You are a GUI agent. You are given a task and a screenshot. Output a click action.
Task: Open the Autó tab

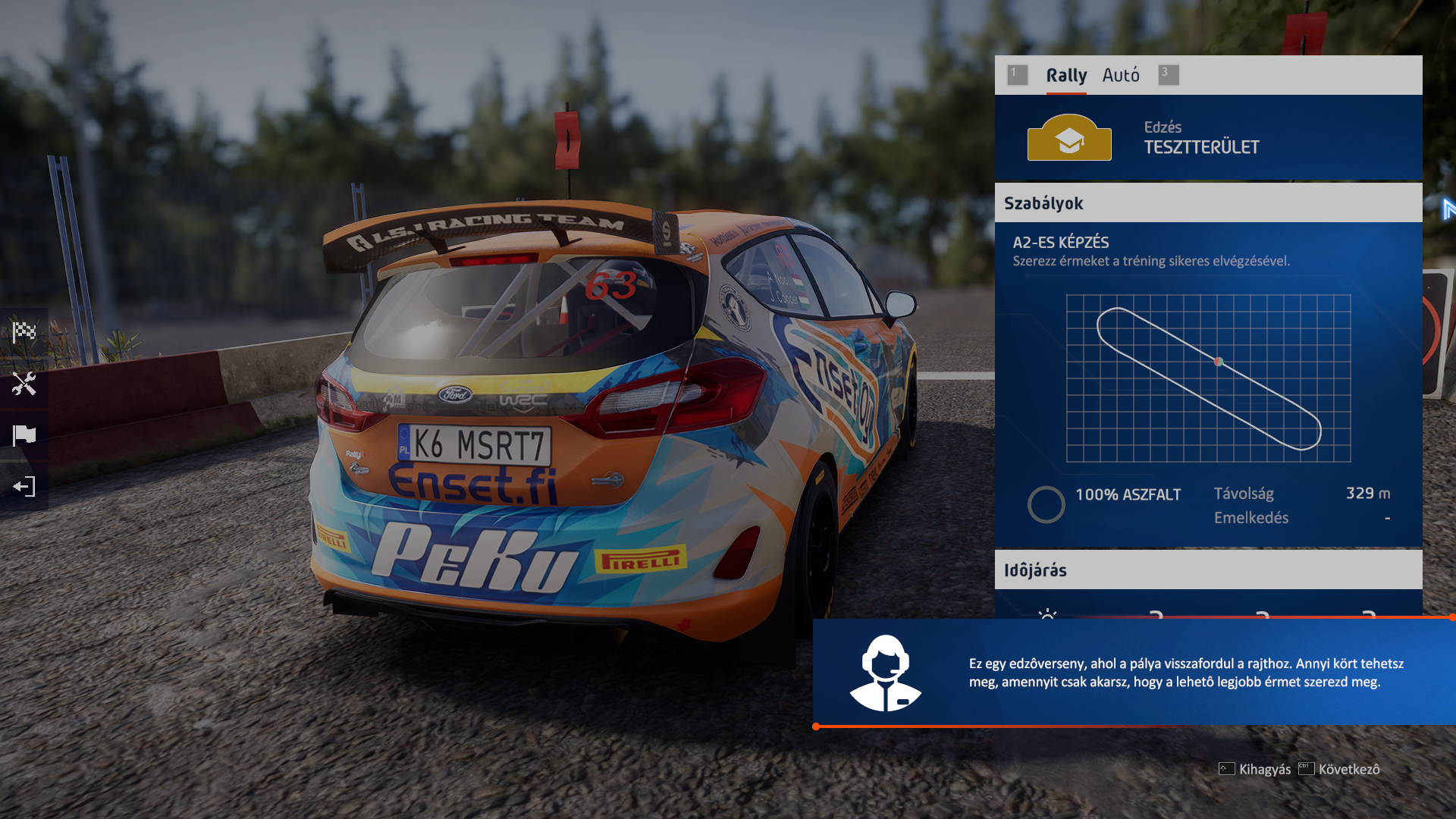tap(1121, 75)
